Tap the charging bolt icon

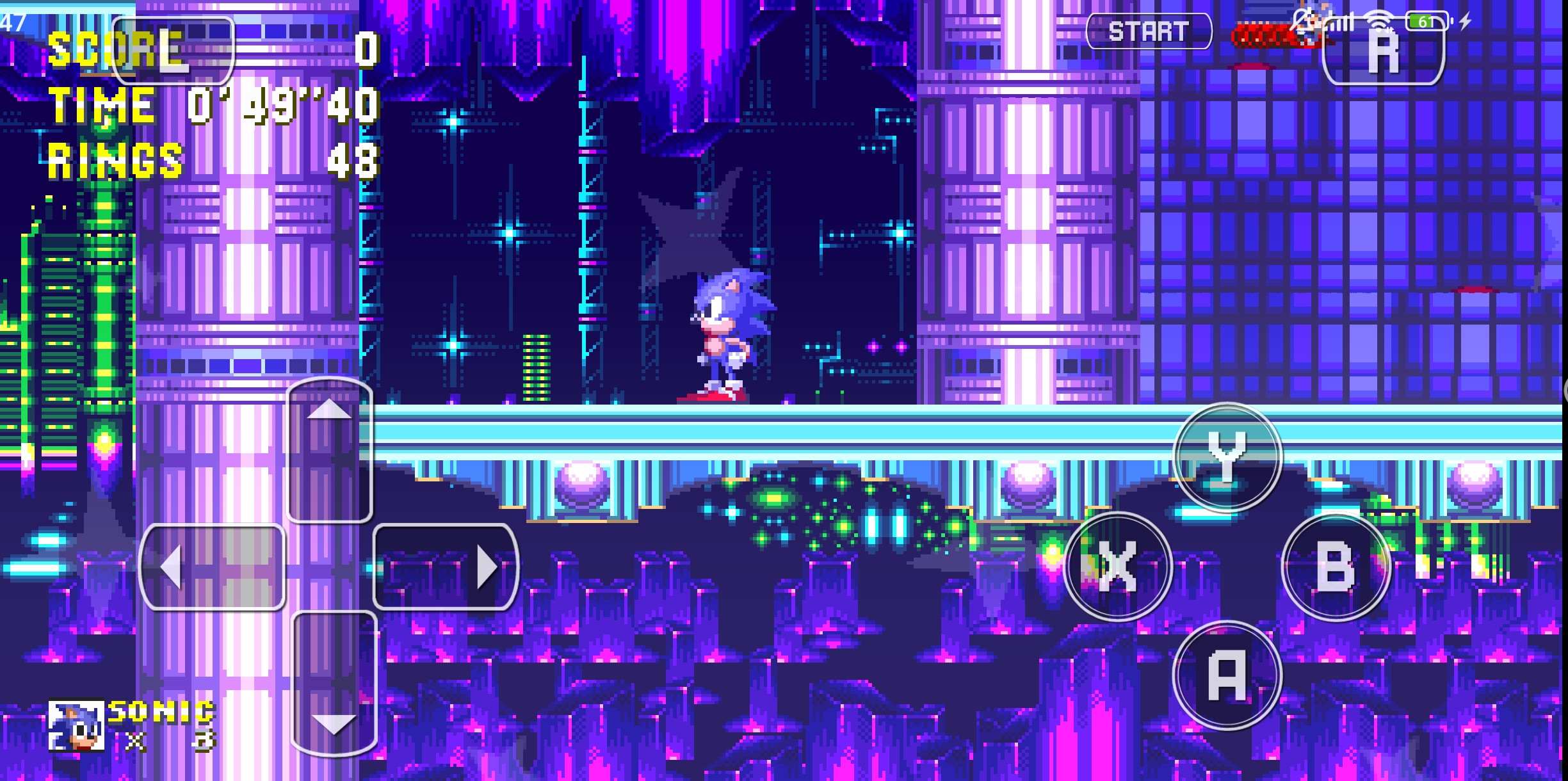coord(1466,20)
